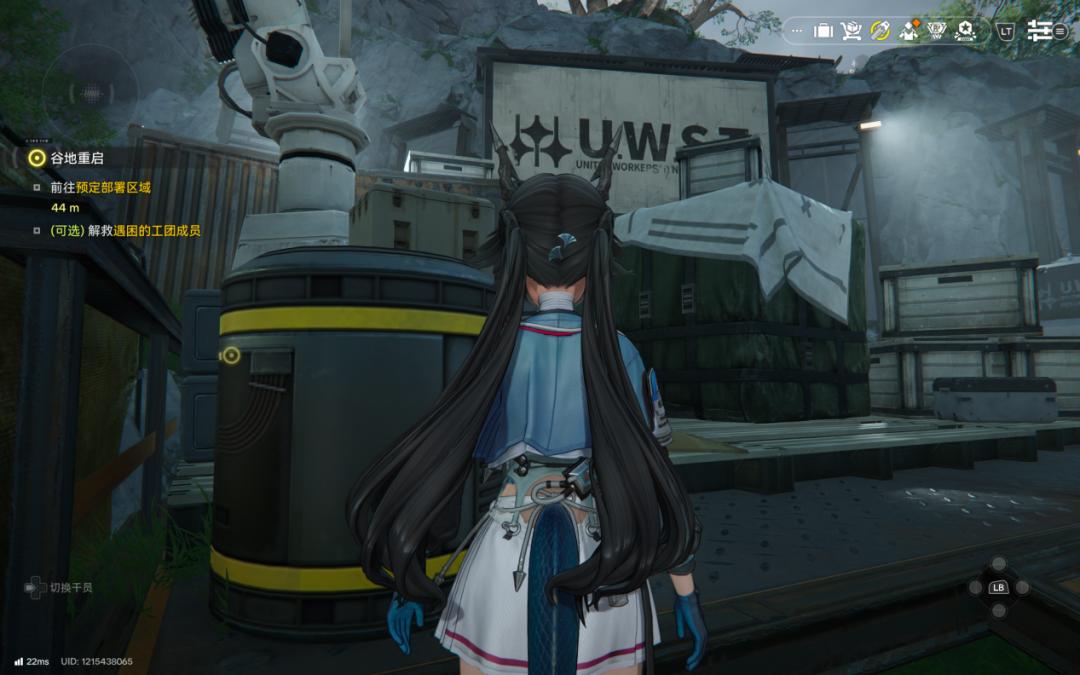Open the shopping cart store icon
1080x675 pixels.
tap(852, 31)
